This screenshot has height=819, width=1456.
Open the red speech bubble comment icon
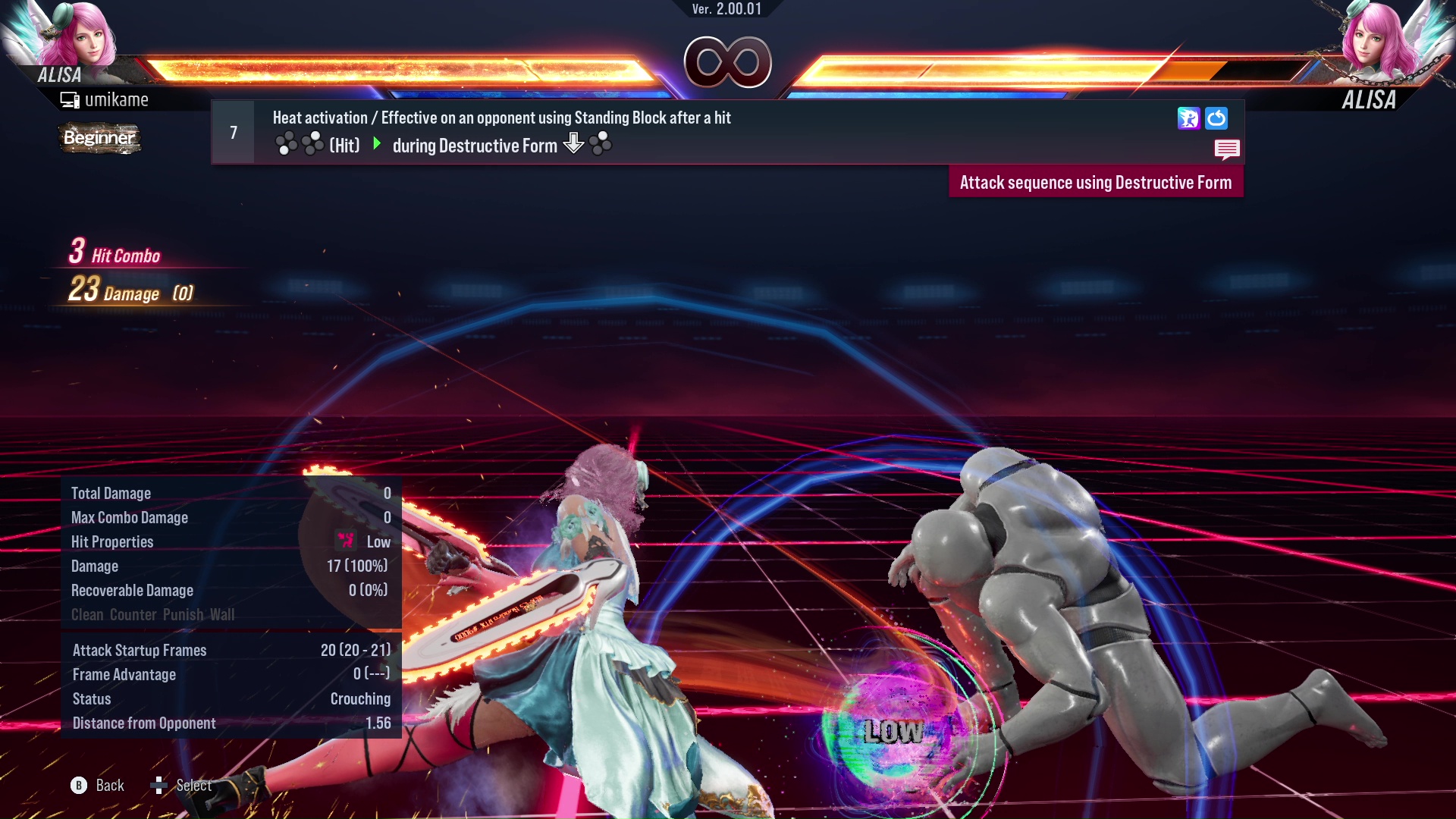click(x=1226, y=149)
